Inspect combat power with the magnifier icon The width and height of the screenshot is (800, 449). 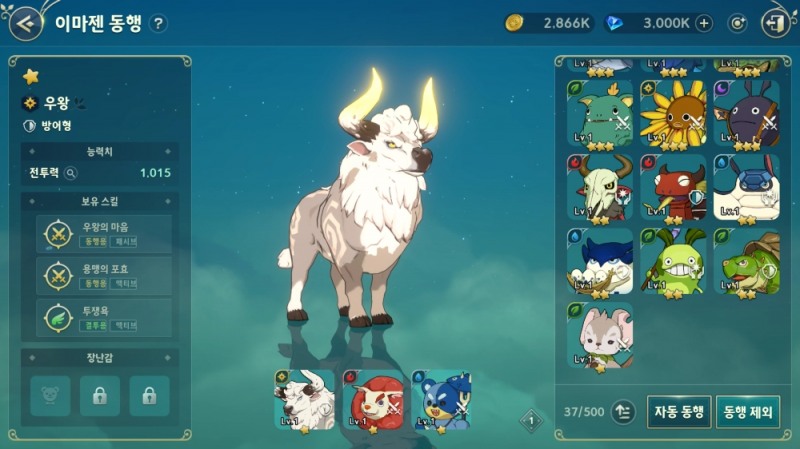[x=71, y=173]
